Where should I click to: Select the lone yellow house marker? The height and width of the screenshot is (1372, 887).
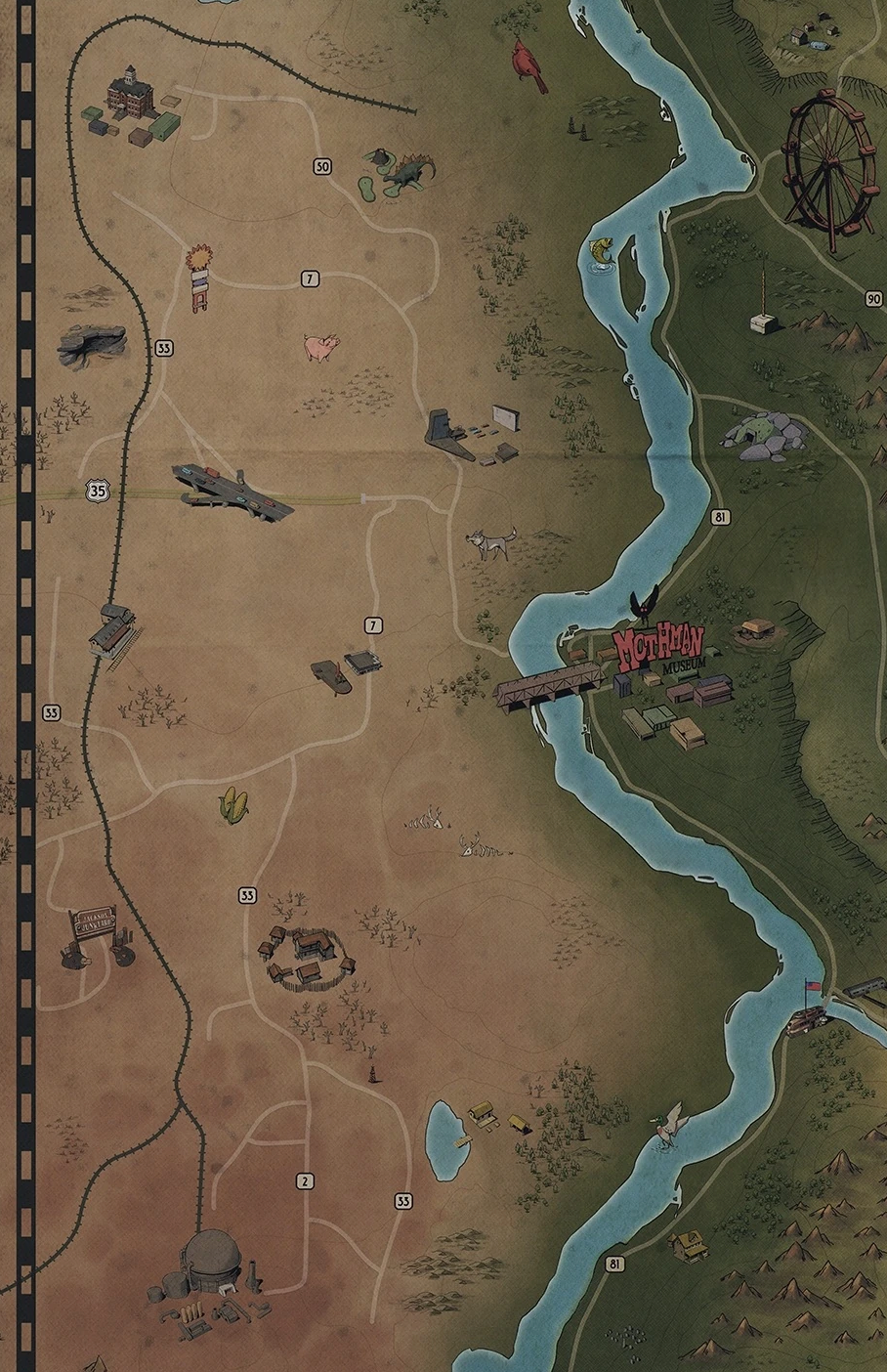[688, 1244]
